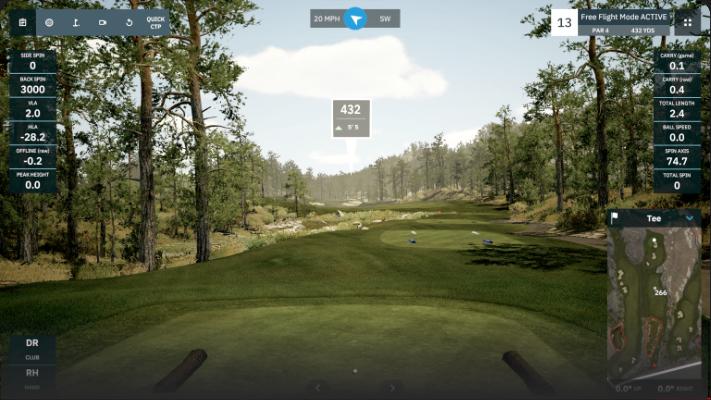This screenshot has height=400, width=711.
Task: Click the left arrow at bottom center
Action: pos(318,387)
